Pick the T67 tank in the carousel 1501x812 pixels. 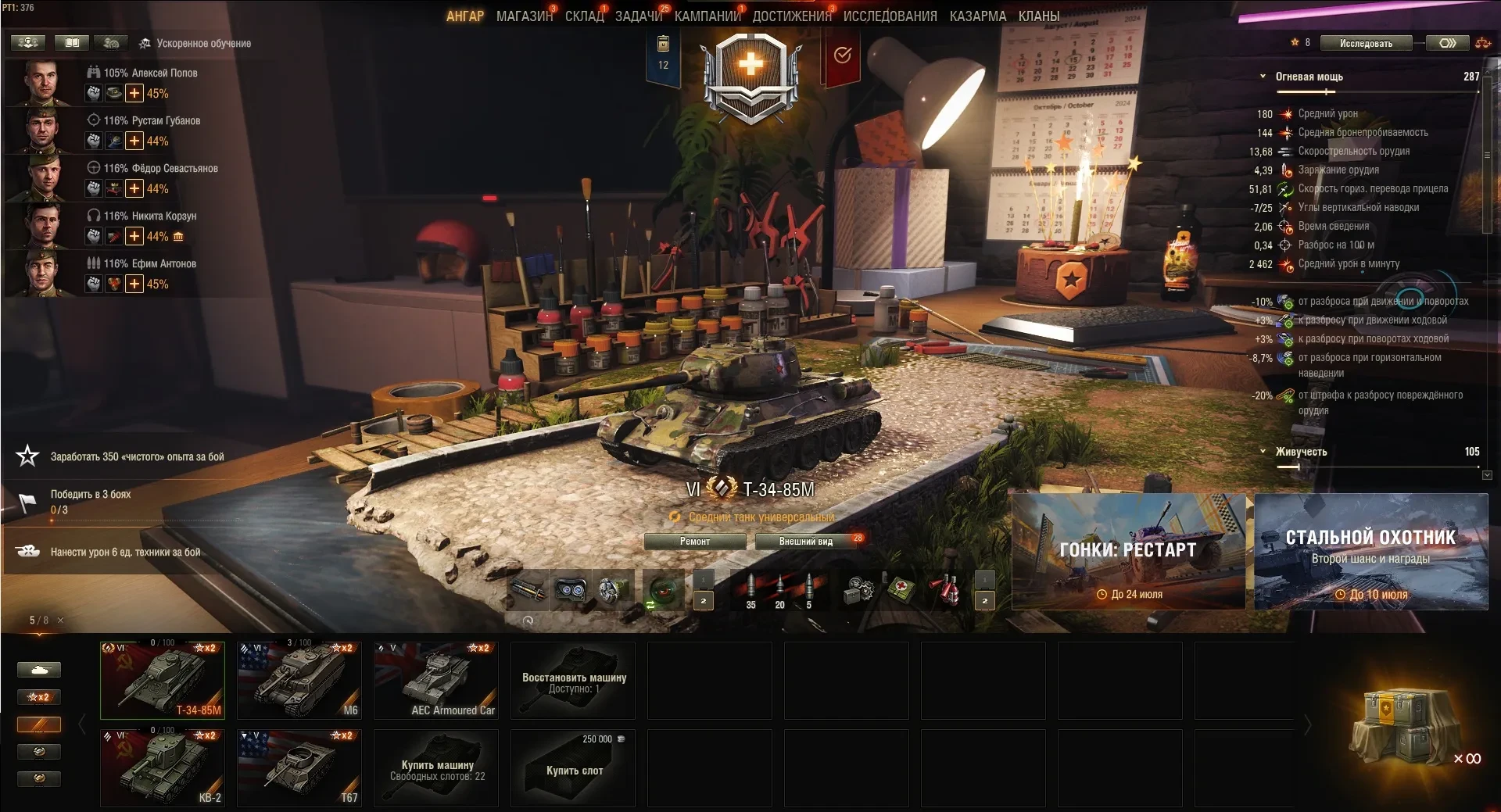299,768
